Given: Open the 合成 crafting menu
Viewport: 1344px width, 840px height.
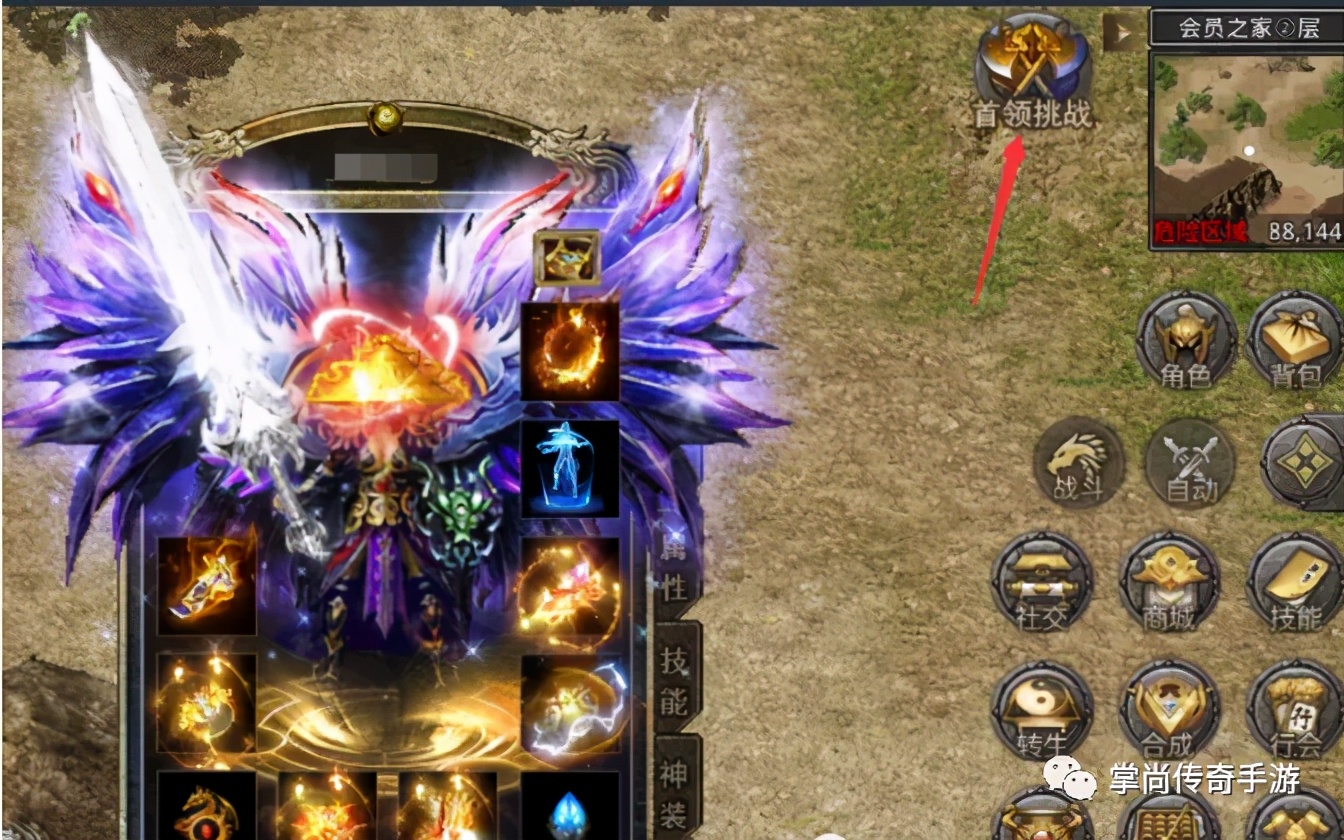Looking at the screenshot, I should [x=1169, y=709].
